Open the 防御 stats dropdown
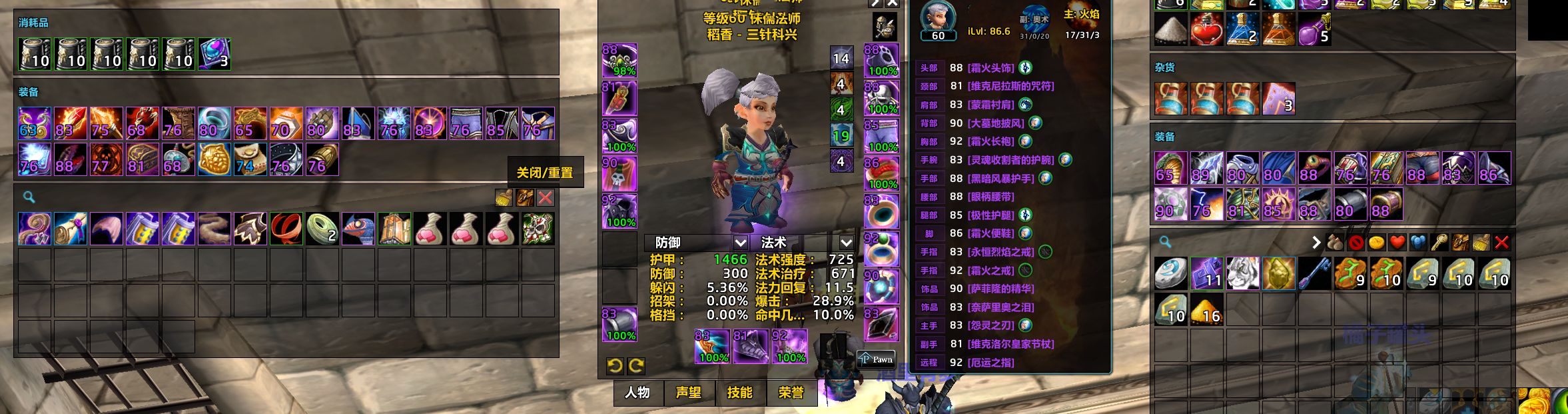The height and width of the screenshot is (414, 1568). (740, 243)
